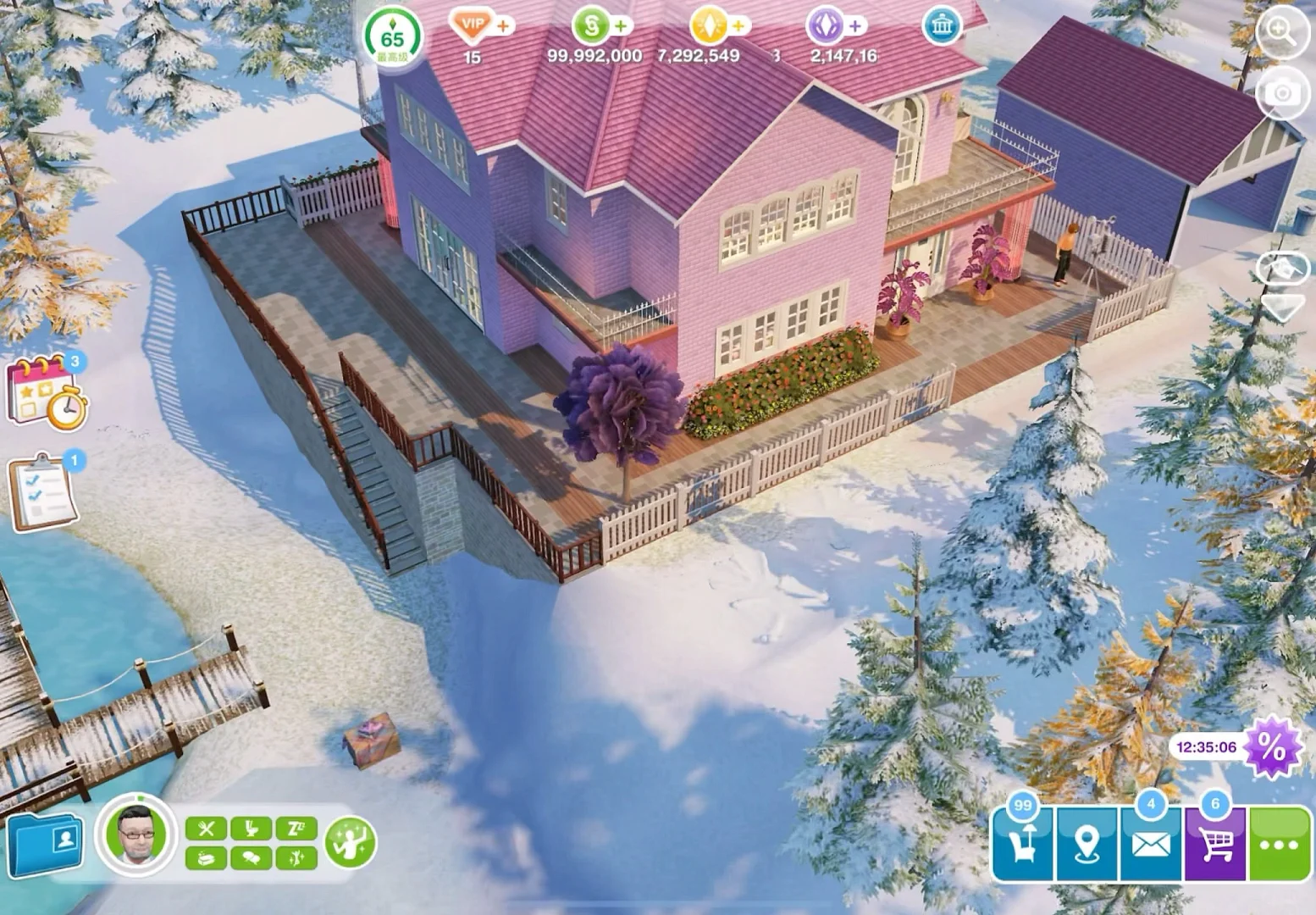The width and height of the screenshot is (1316, 915).
Task: Open the camera snapshot mode
Action: point(1282,92)
